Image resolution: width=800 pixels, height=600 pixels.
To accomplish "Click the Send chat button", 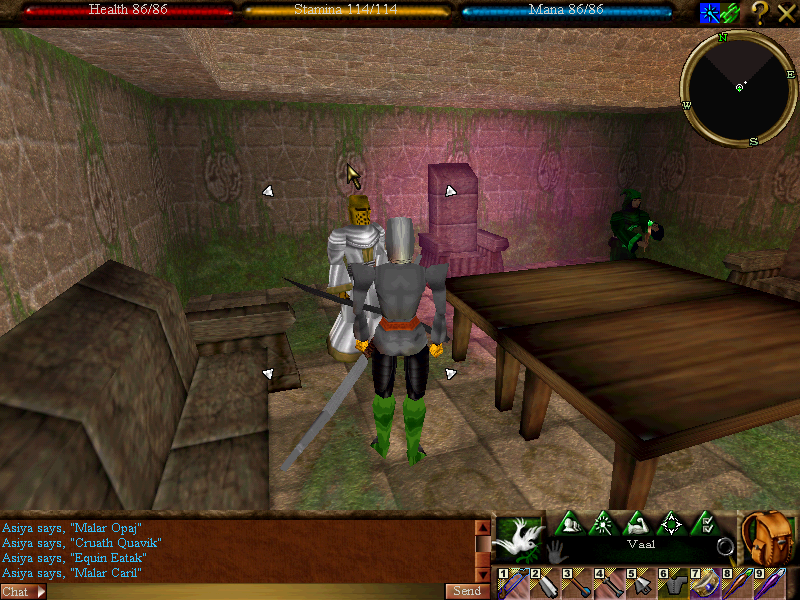I will click(467, 591).
